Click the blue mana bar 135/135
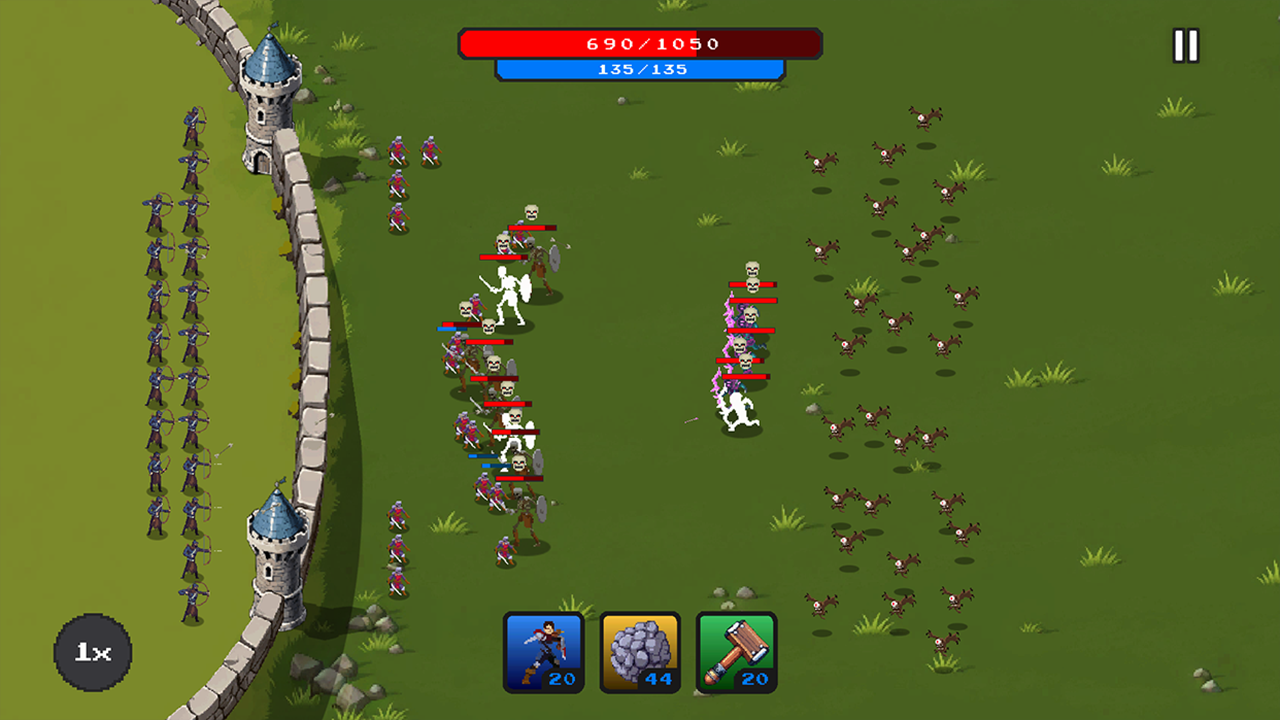This screenshot has width=1280, height=720. pos(638,69)
